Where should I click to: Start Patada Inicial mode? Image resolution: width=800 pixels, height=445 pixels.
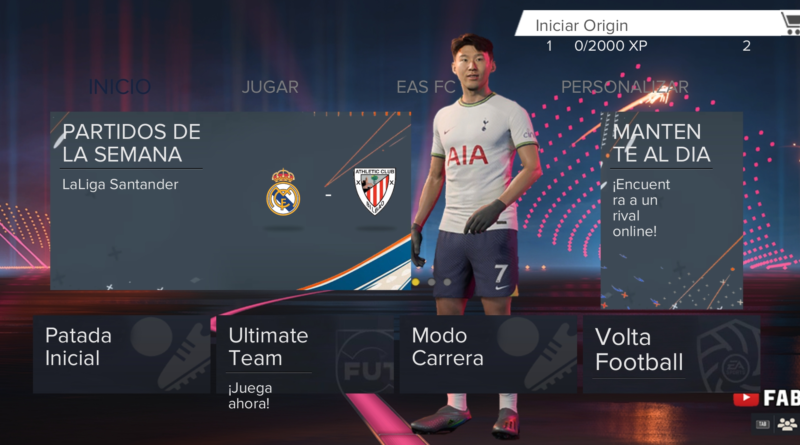[x=122, y=355]
